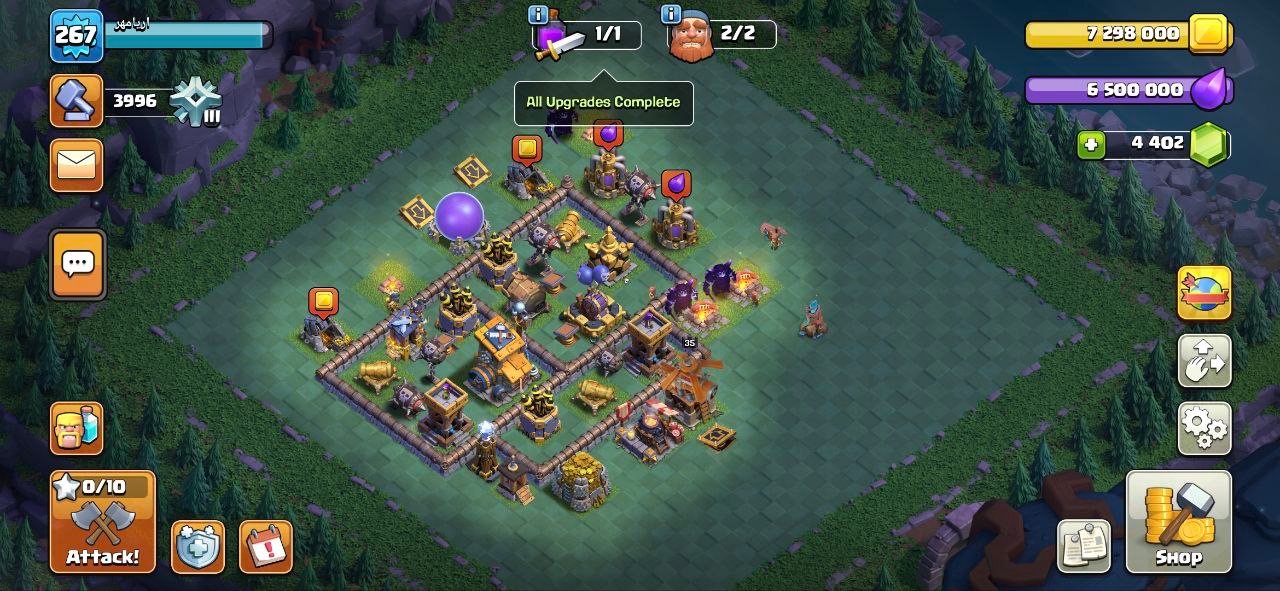This screenshot has width=1280, height=591.
Task: Click the green plus to buy gems
Action: tap(1091, 145)
